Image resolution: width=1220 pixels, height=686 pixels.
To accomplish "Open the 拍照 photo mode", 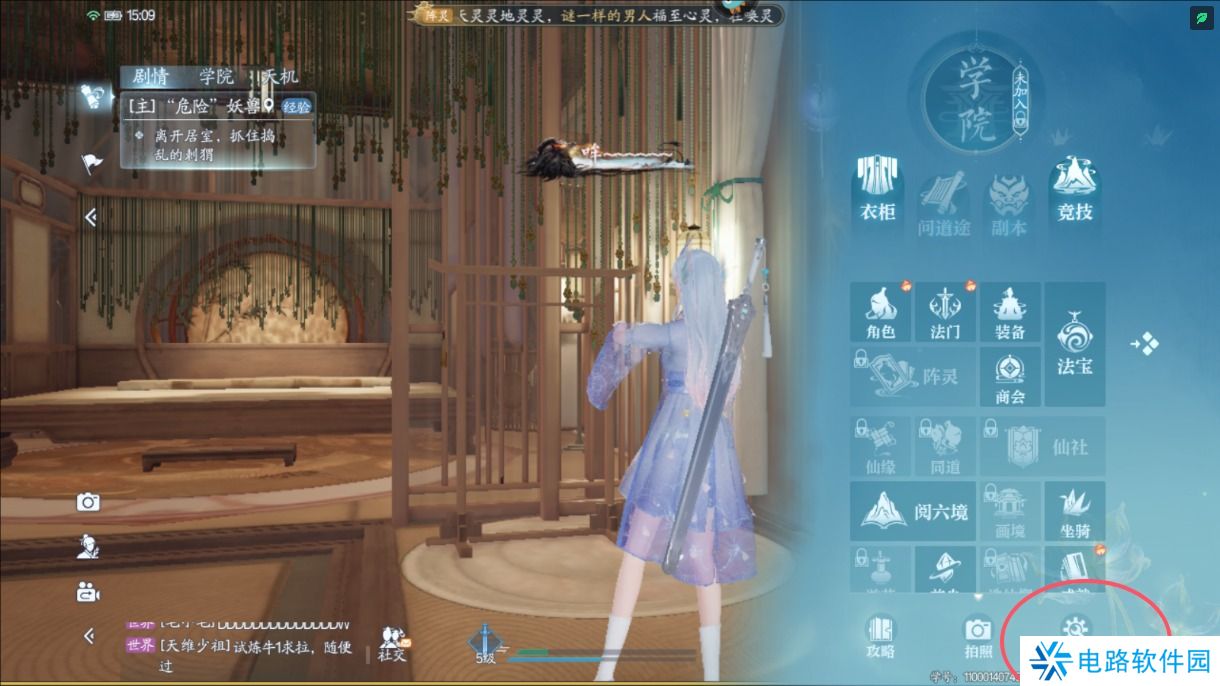I will tap(978, 636).
